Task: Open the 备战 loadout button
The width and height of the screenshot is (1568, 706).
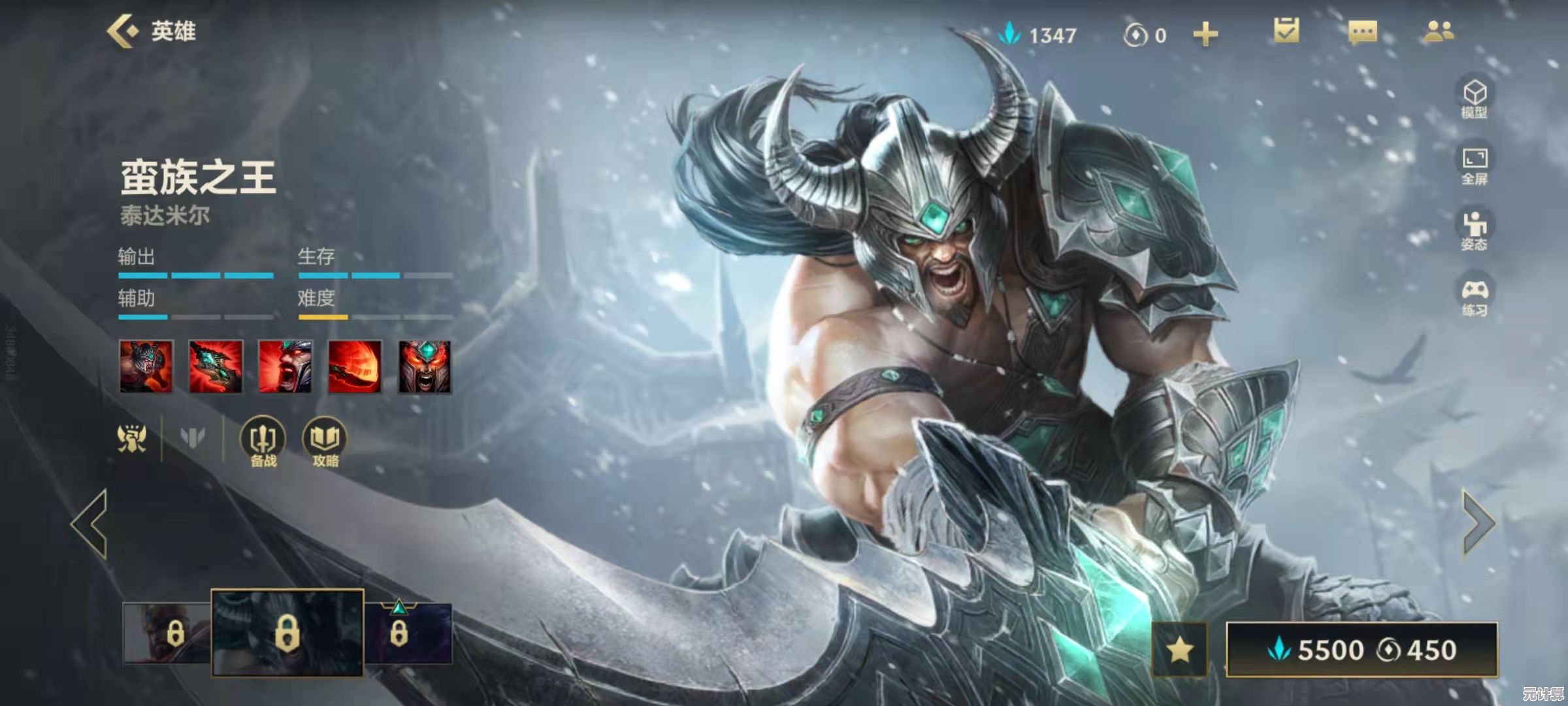Action: click(263, 442)
